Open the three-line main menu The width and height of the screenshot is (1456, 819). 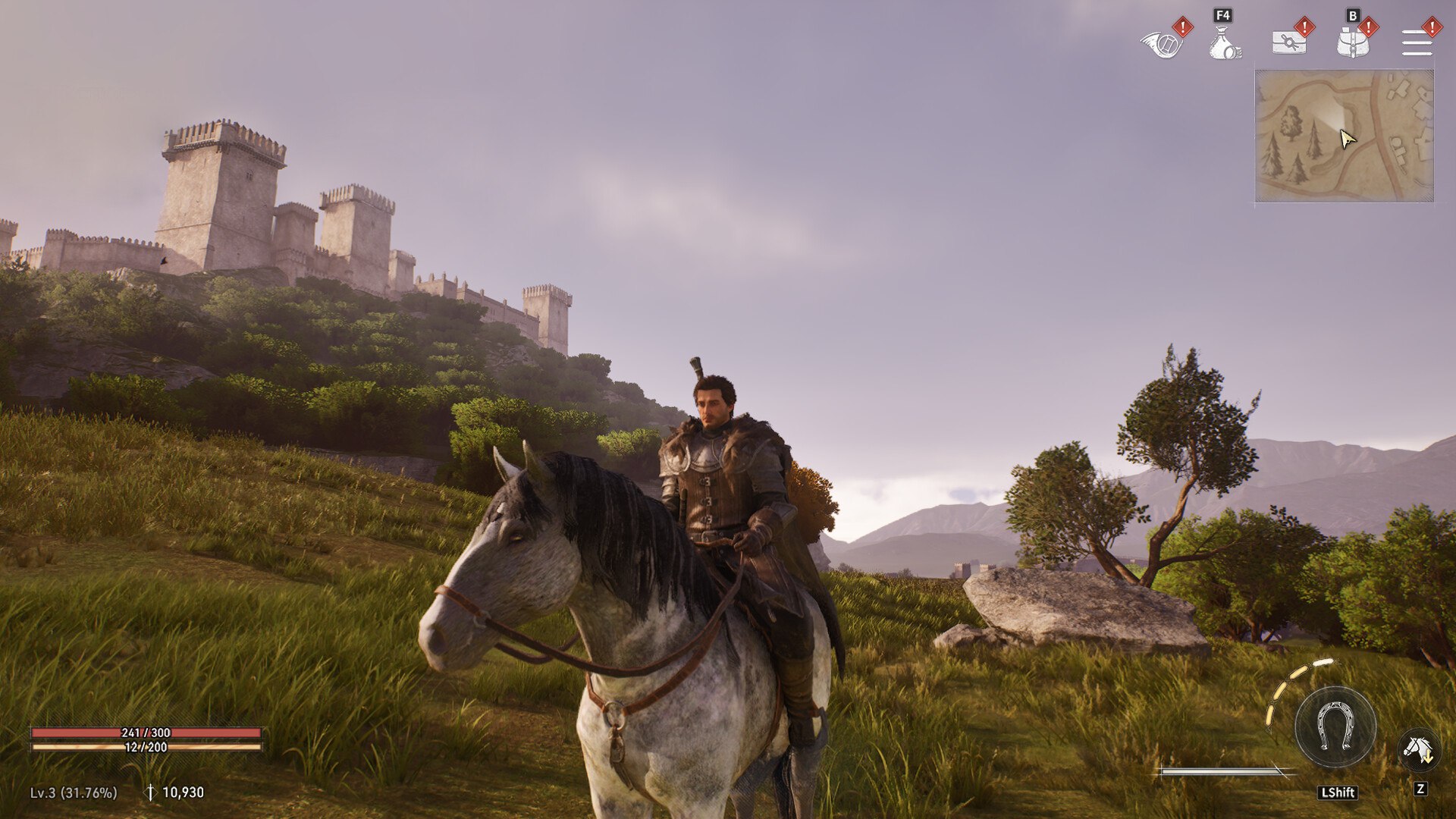(x=1417, y=42)
